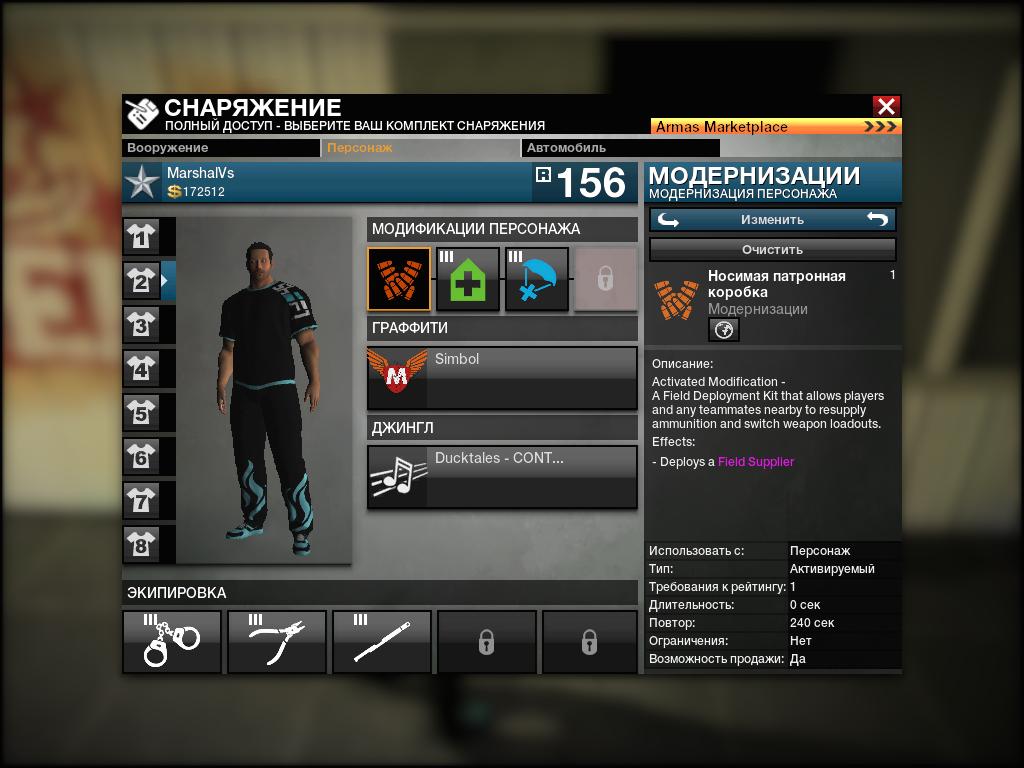Select the baton equipment slot
Screen dimensions: 1024x768
coord(382,641)
